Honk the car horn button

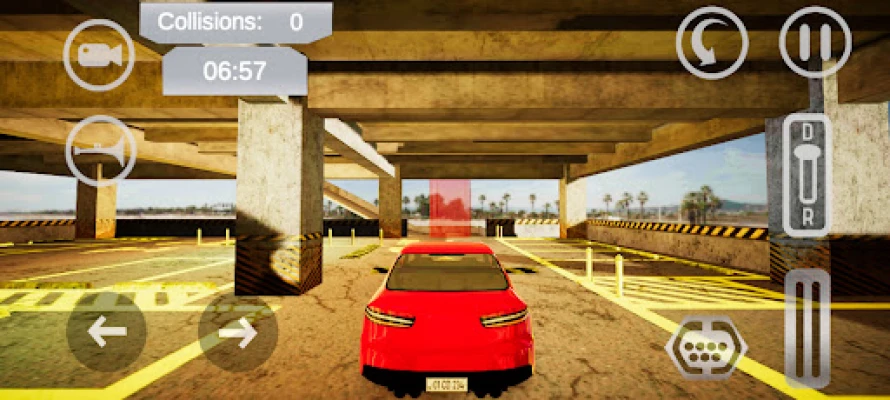(x=100, y=150)
